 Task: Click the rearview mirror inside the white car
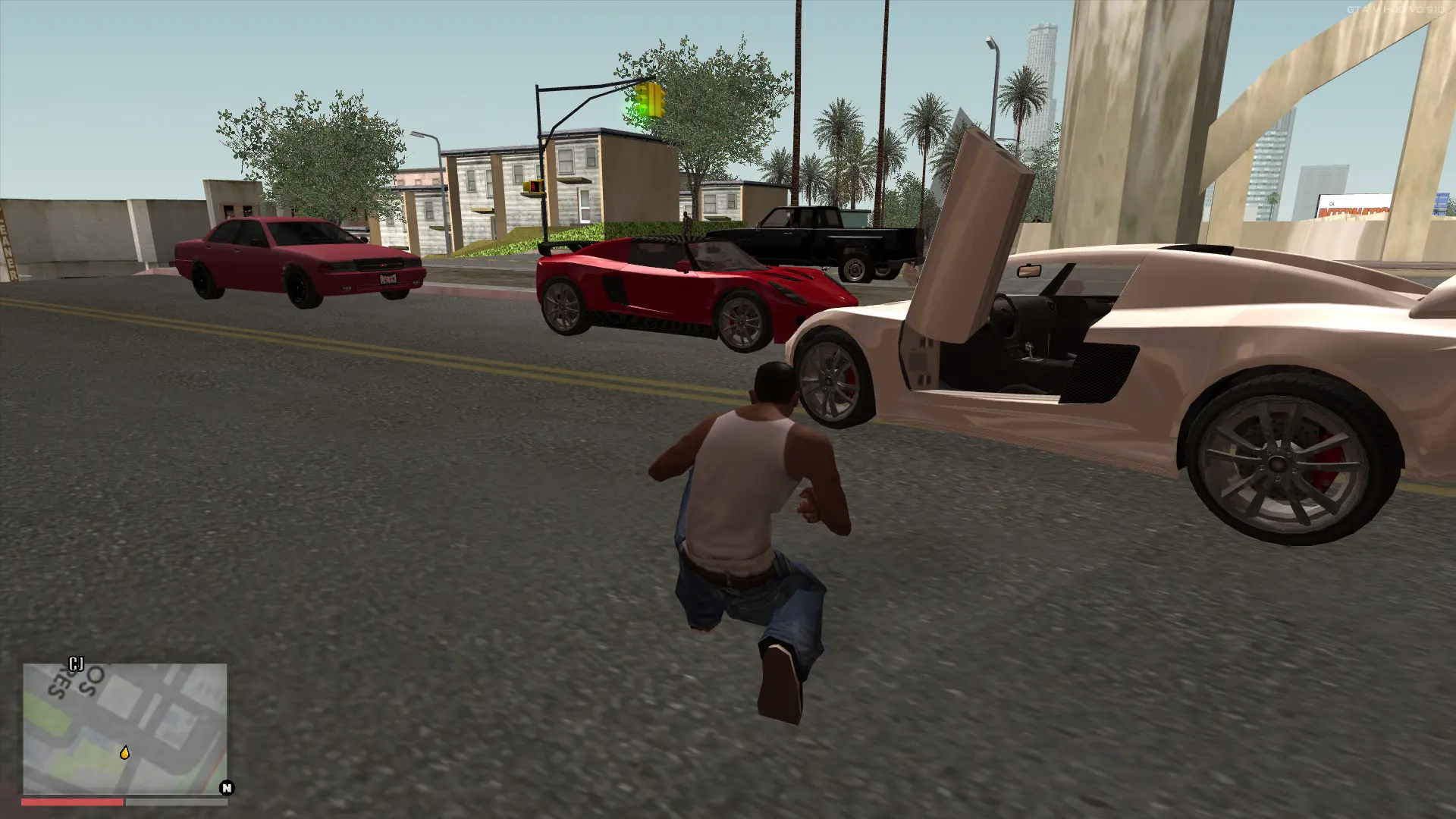(1029, 269)
